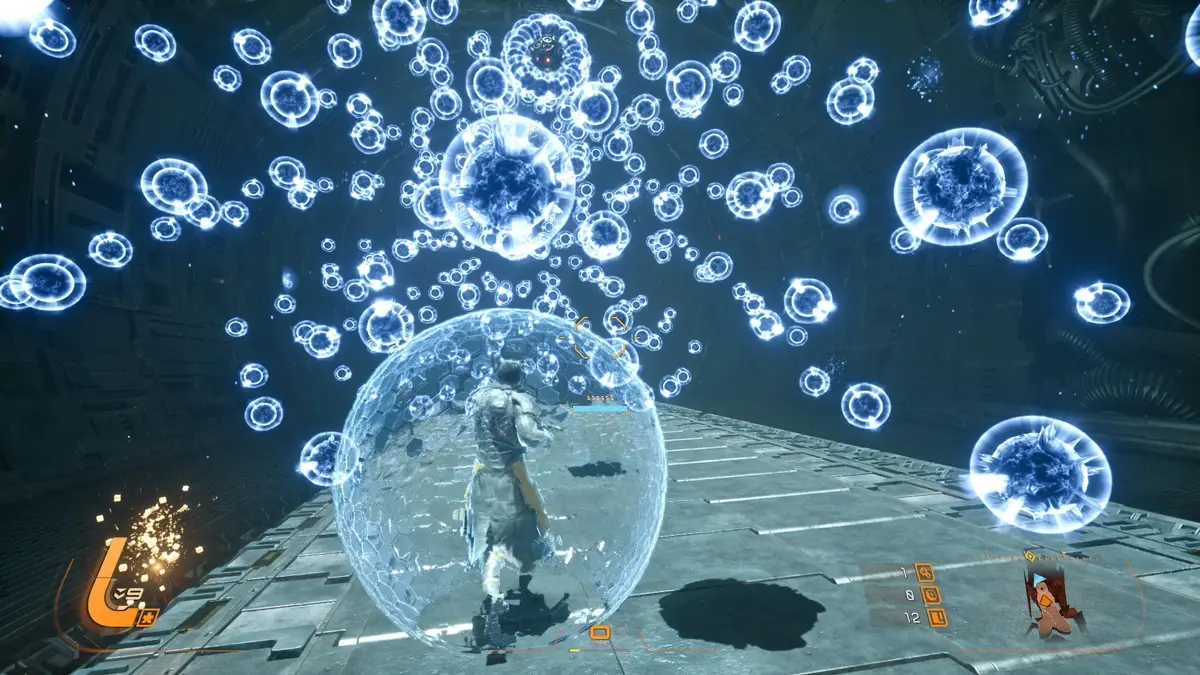Click the character map figure icon
This screenshot has width=1200, height=675.
click(1047, 600)
